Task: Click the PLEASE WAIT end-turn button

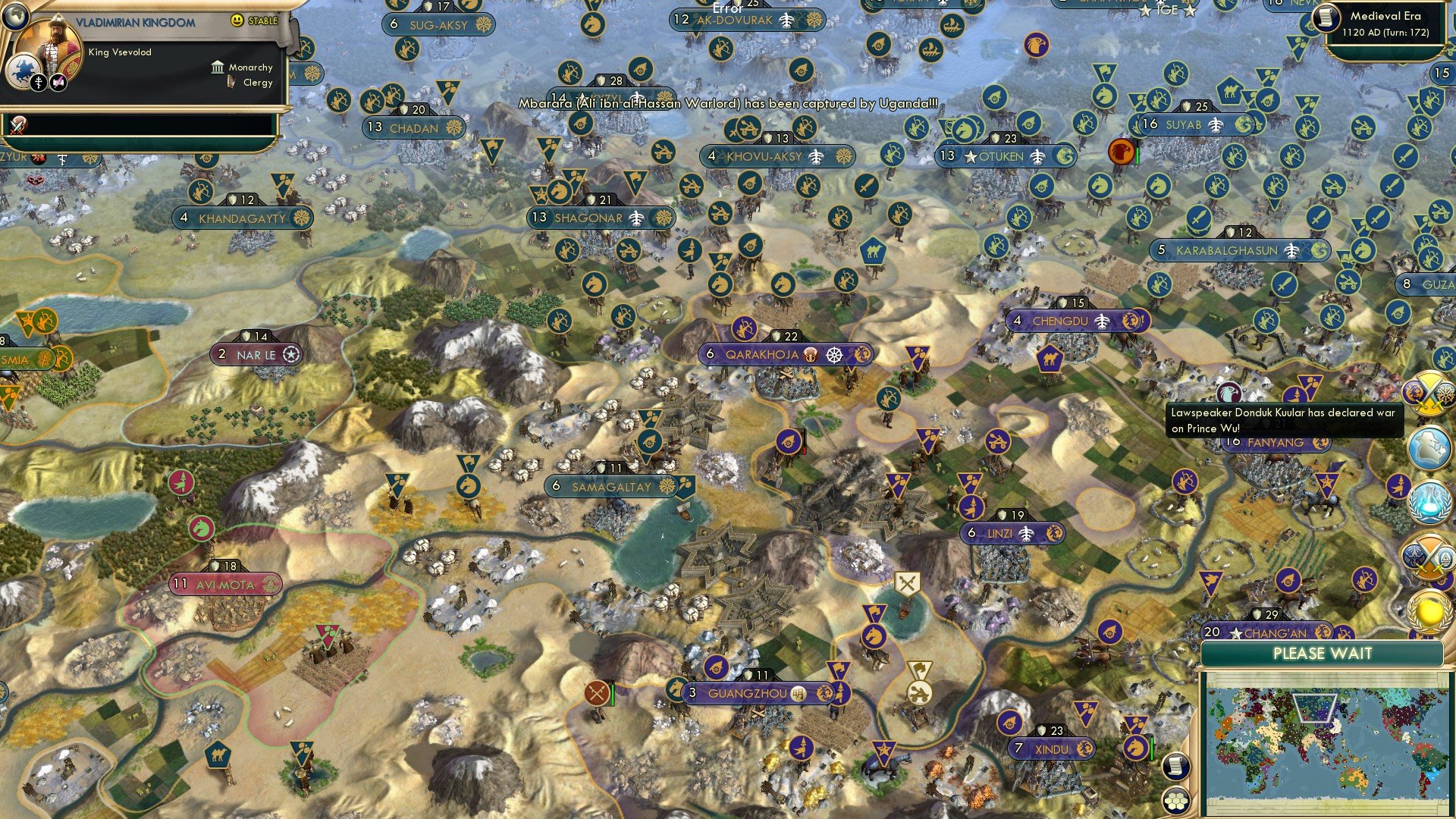Action: 1322,654
